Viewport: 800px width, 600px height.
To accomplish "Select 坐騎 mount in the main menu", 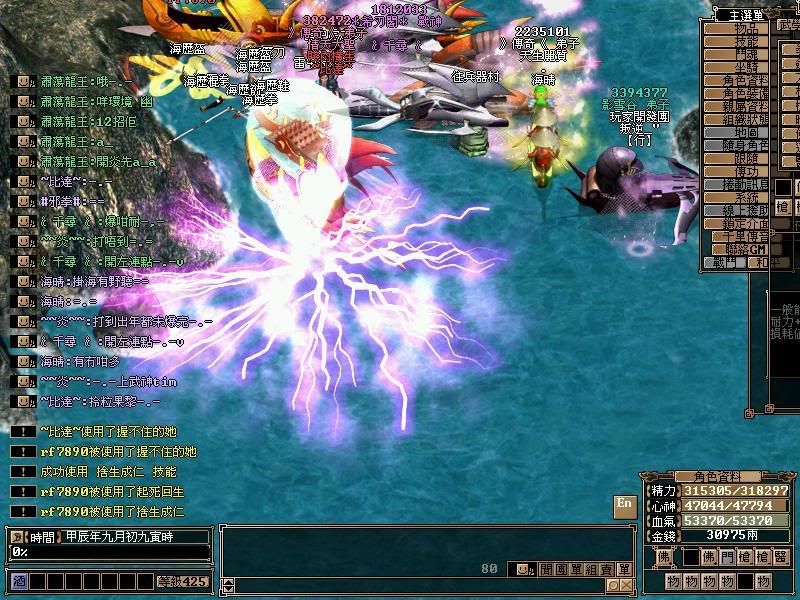I will [x=747, y=68].
